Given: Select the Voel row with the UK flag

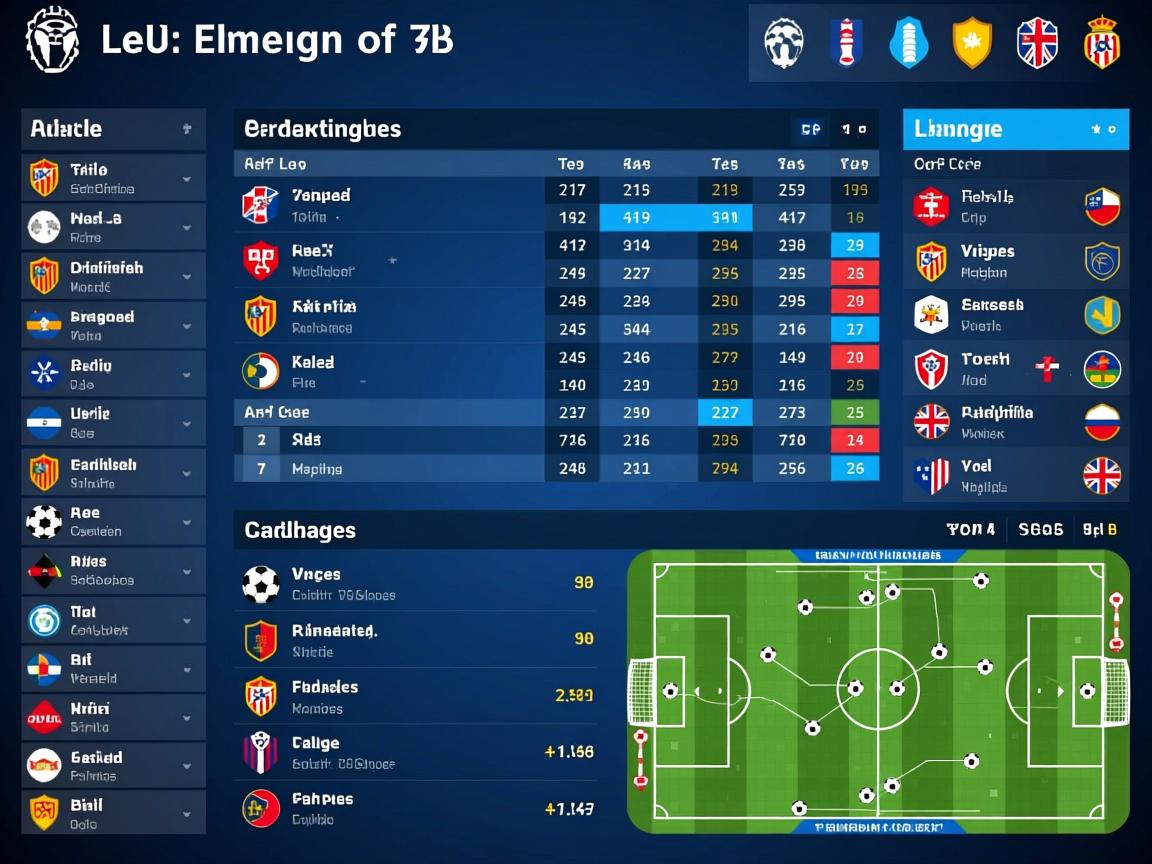Looking at the screenshot, I should click(x=1015, y=475).
